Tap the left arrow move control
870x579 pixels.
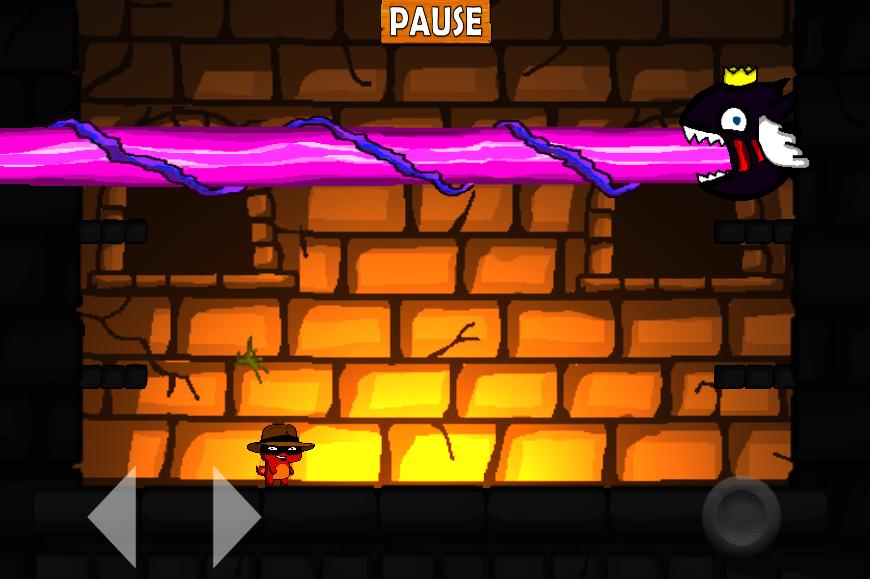click(115, 517)
